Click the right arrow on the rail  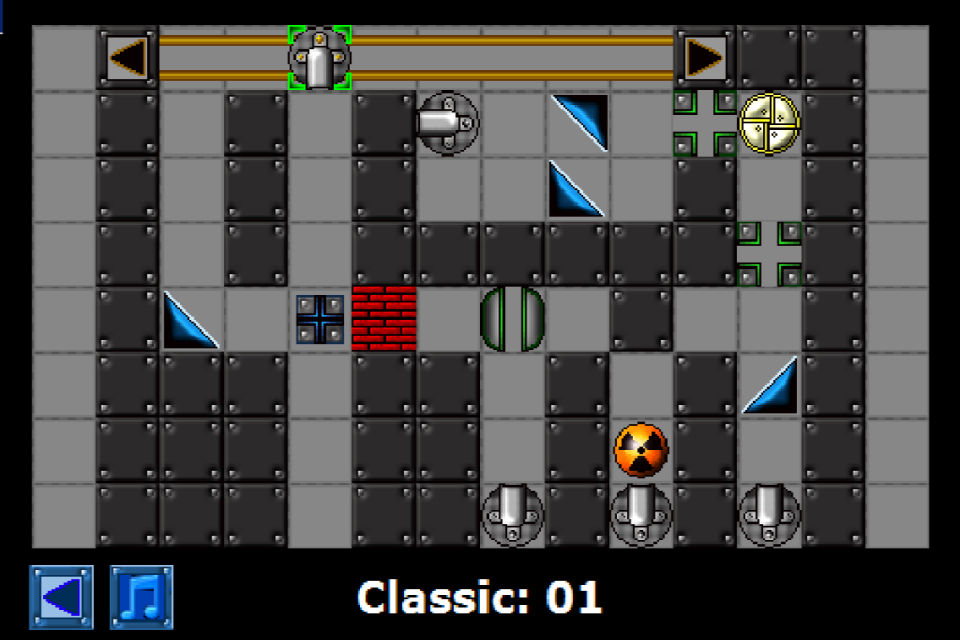(x=705, y=58)
